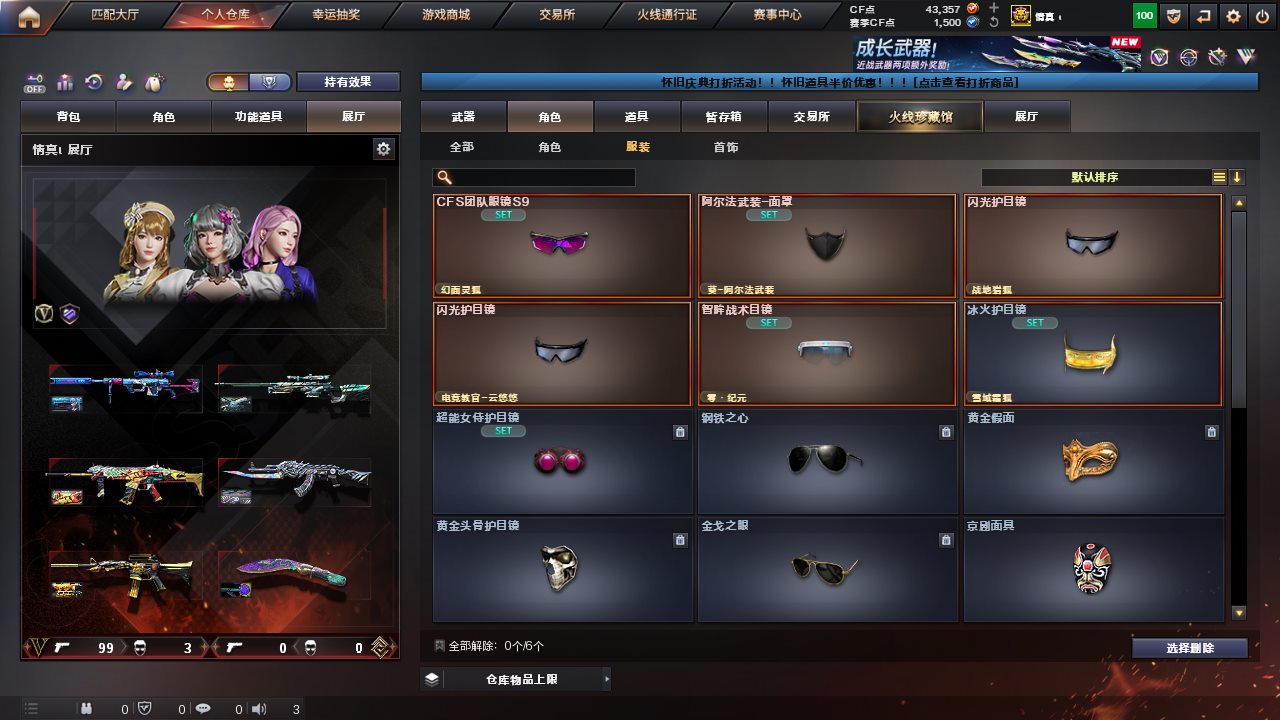Select the 黄金假面 golden mask item
Viewport: 1280px width, 720px height.
pyautogui.click(x=1093, y=462)
